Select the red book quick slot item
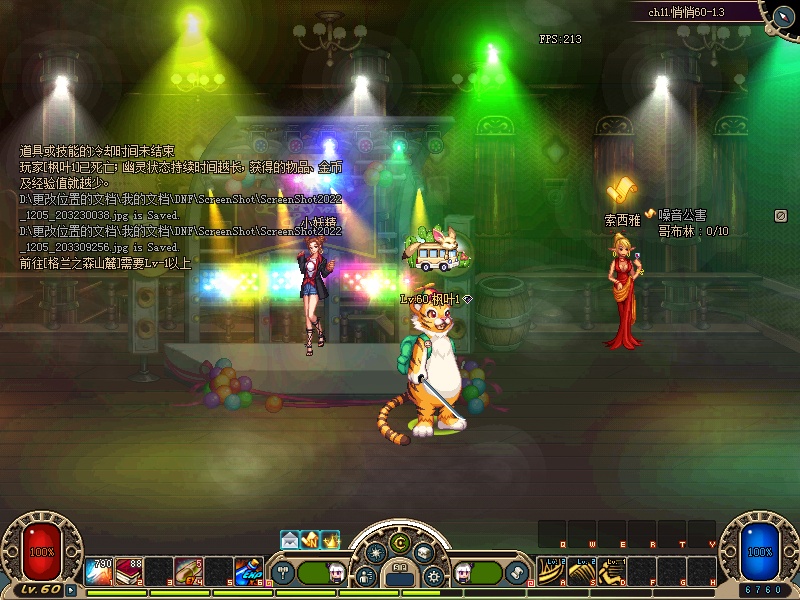Viewport: 800px width, 600px height. pyautogui.click(x=129, y=571)
